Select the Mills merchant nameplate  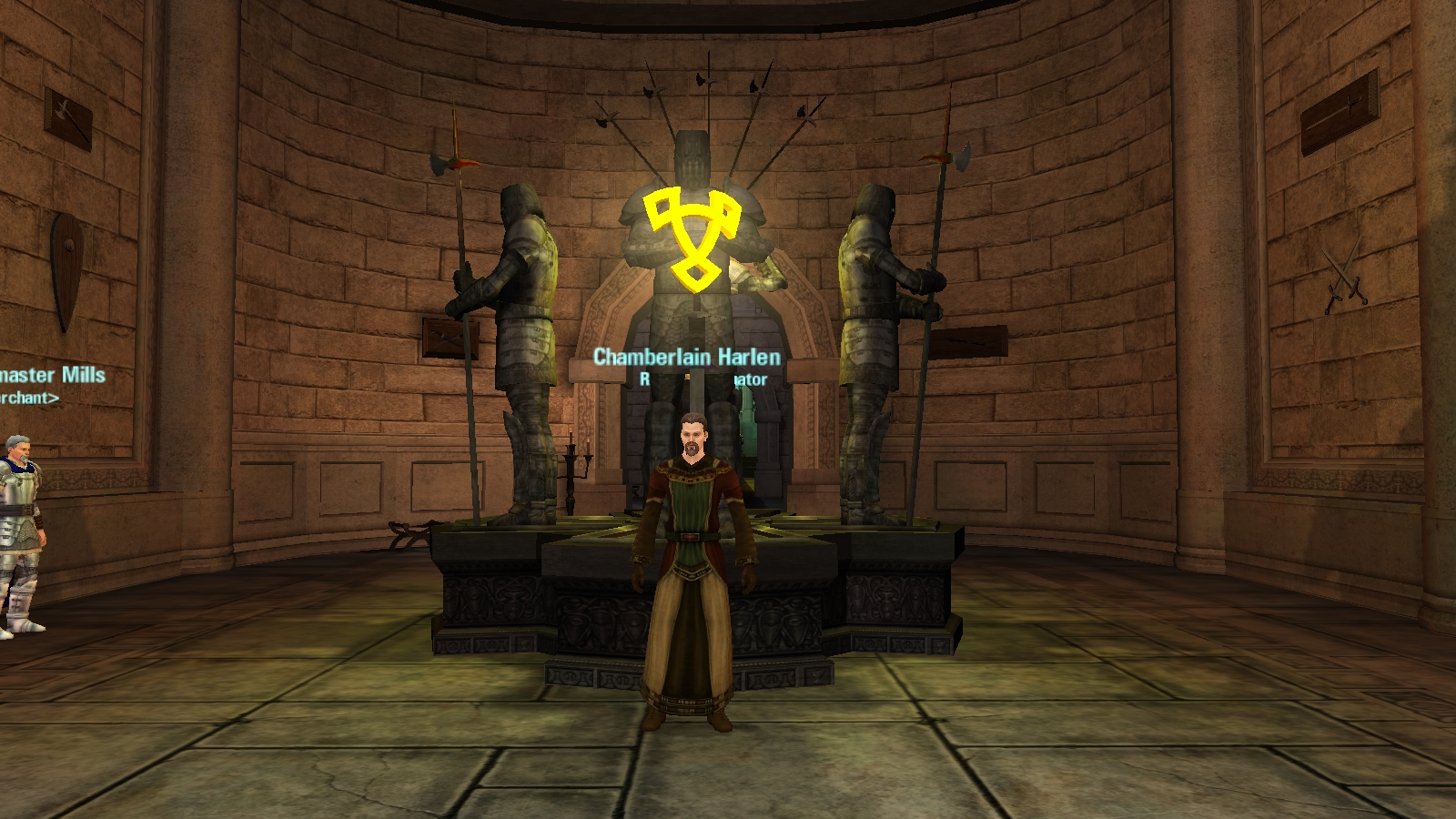tap(53, 375)
